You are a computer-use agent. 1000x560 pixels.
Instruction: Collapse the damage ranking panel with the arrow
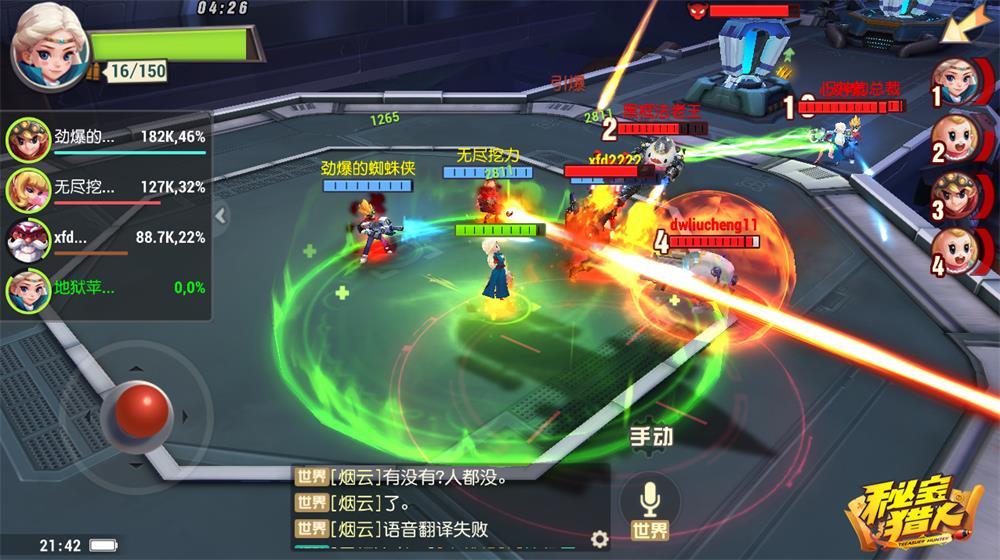pos(220,215)
